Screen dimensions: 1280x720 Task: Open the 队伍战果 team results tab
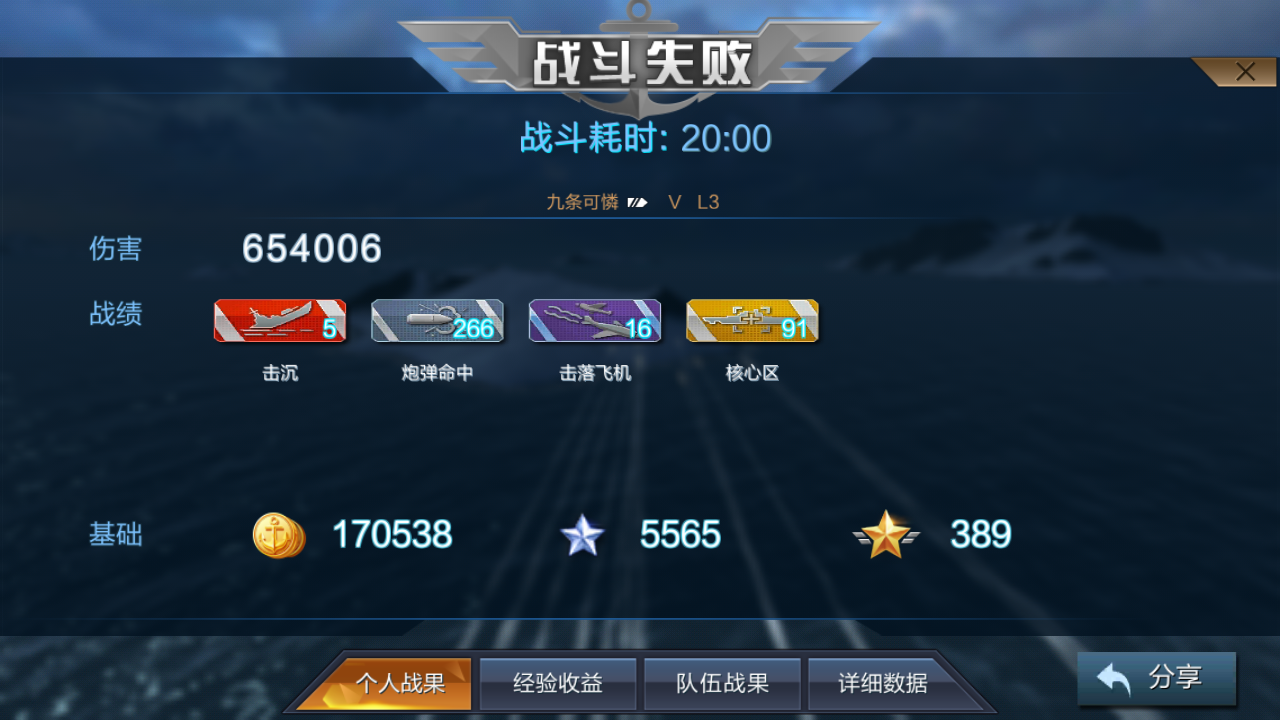[722, 684]
